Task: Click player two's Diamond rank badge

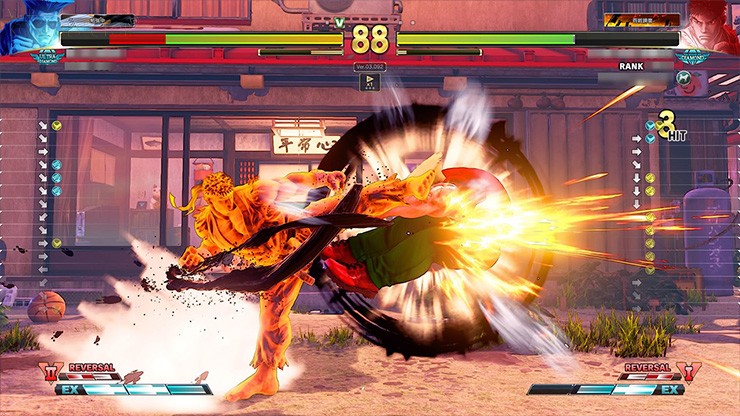Action: coord(691,58)
